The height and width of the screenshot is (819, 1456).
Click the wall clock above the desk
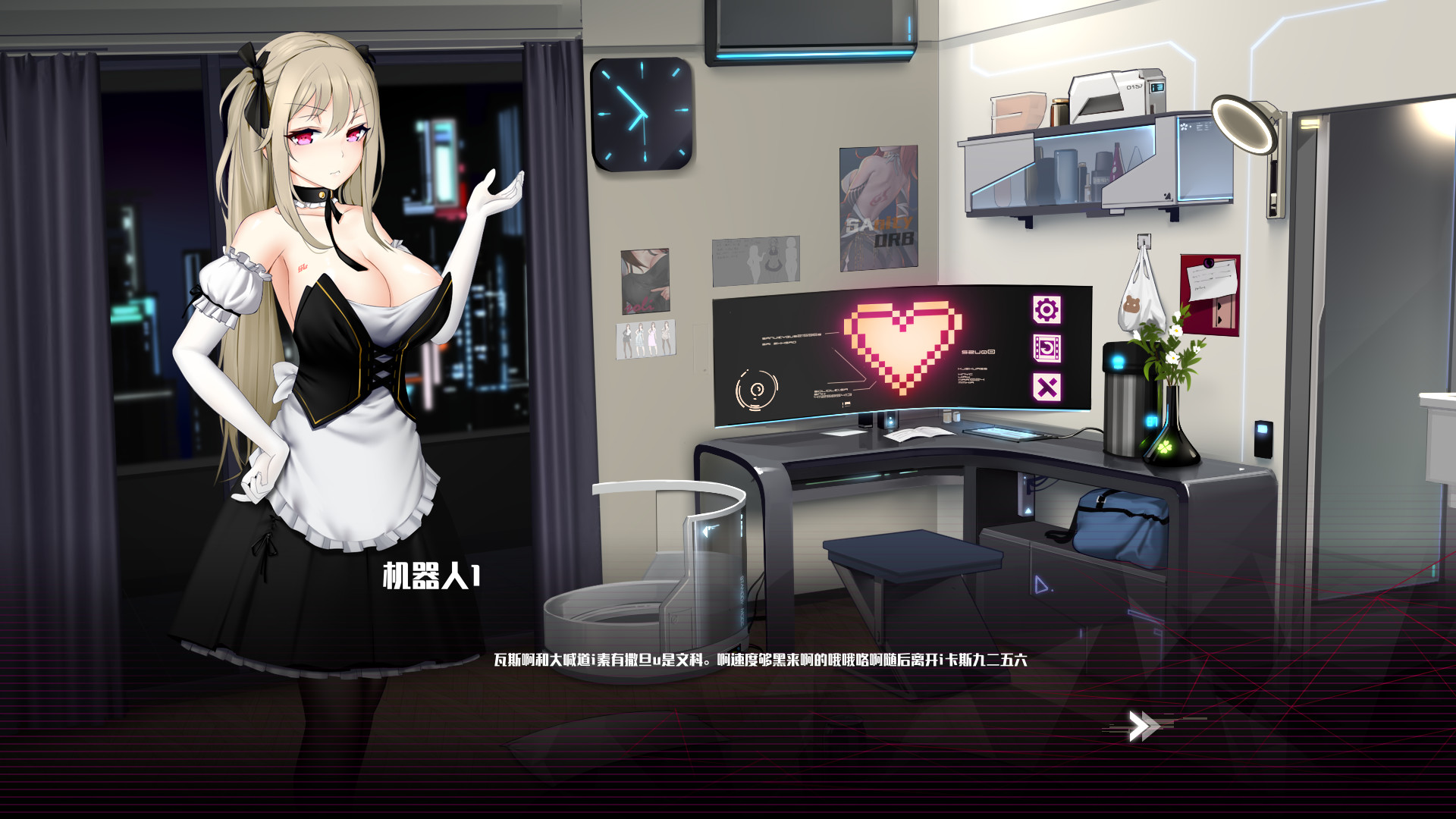642,114
